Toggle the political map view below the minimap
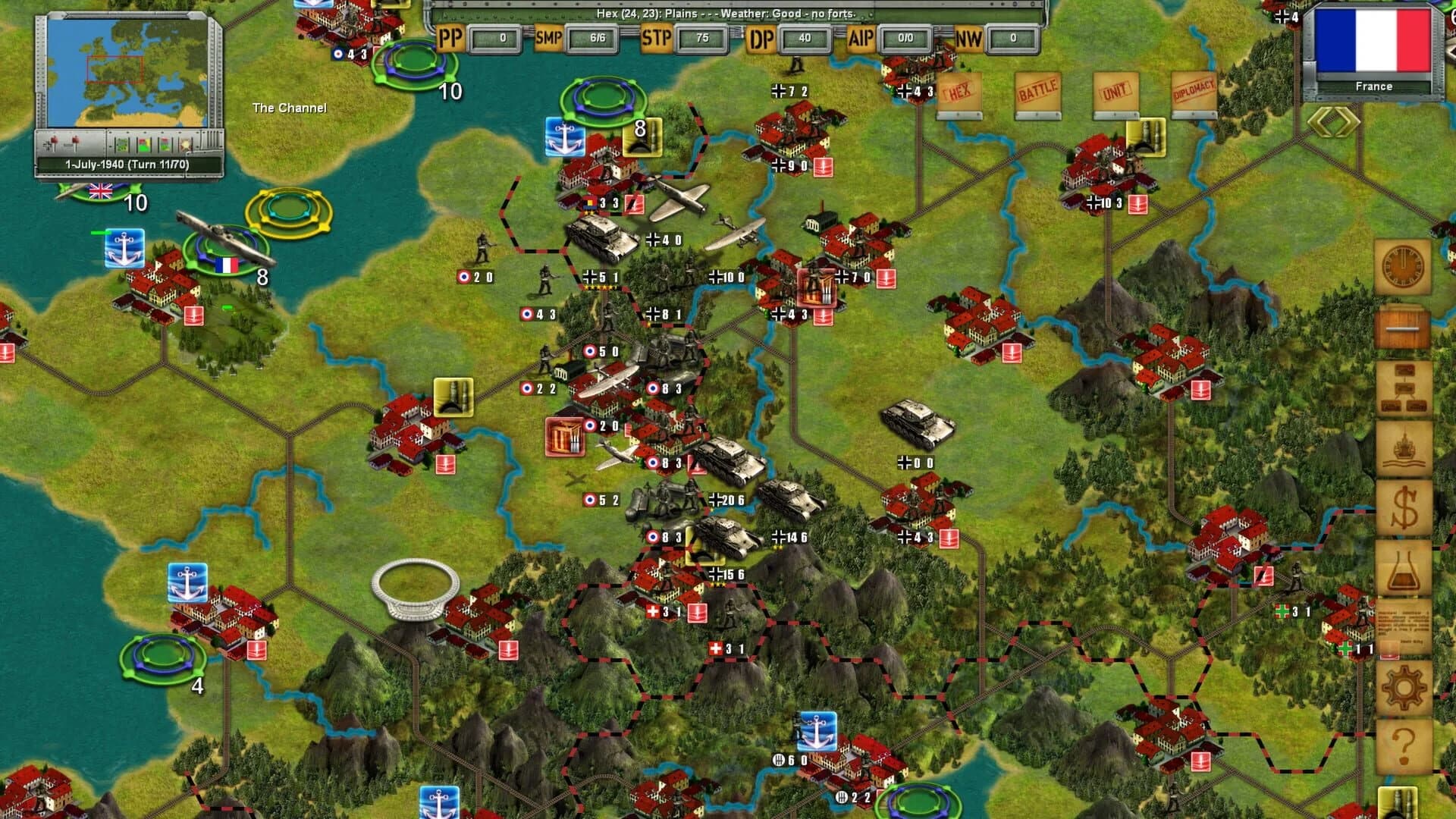 click(x=144, y=144)
